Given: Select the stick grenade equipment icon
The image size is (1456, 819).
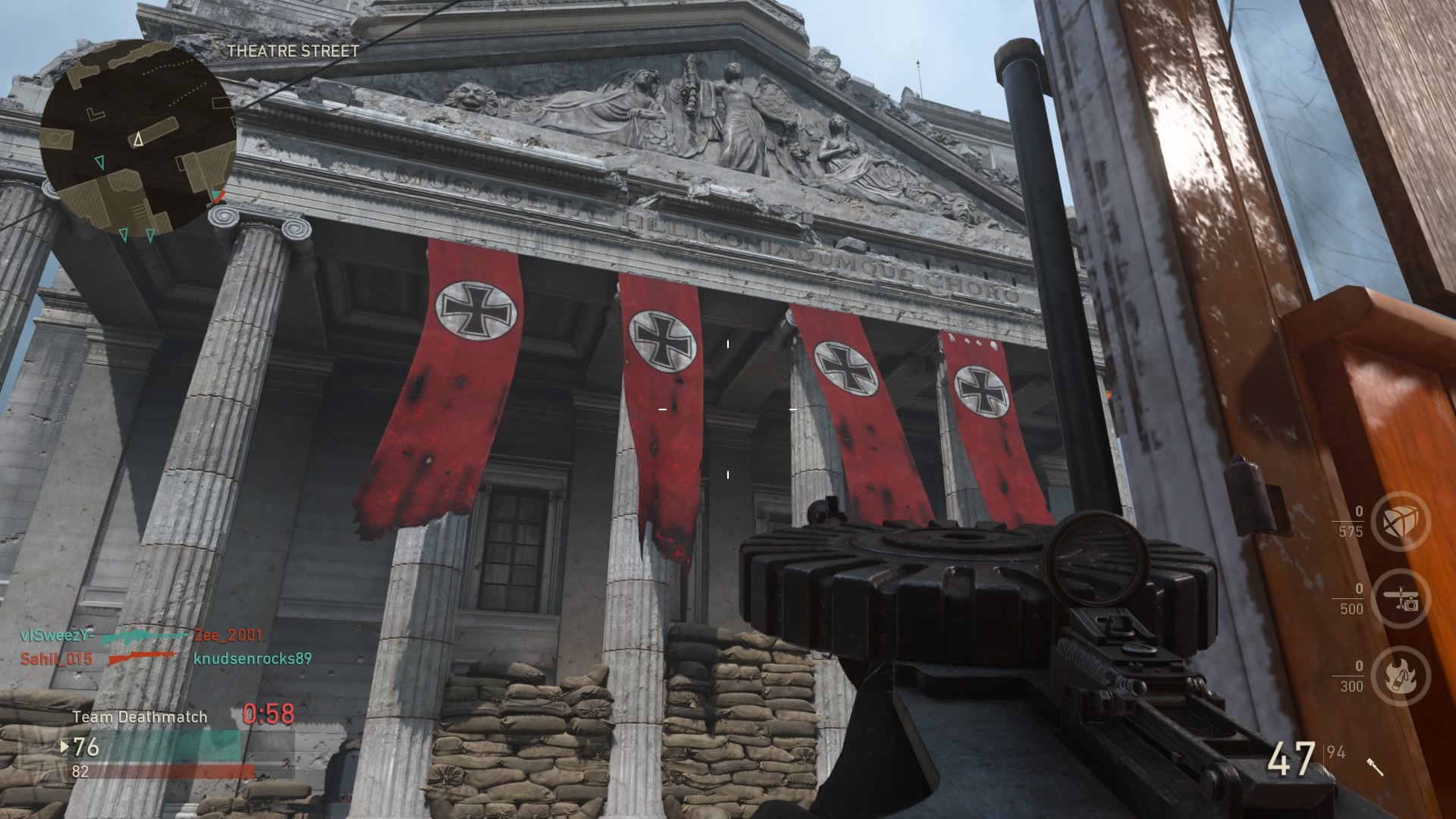Looking at the screenshot, I should 1375,767.
